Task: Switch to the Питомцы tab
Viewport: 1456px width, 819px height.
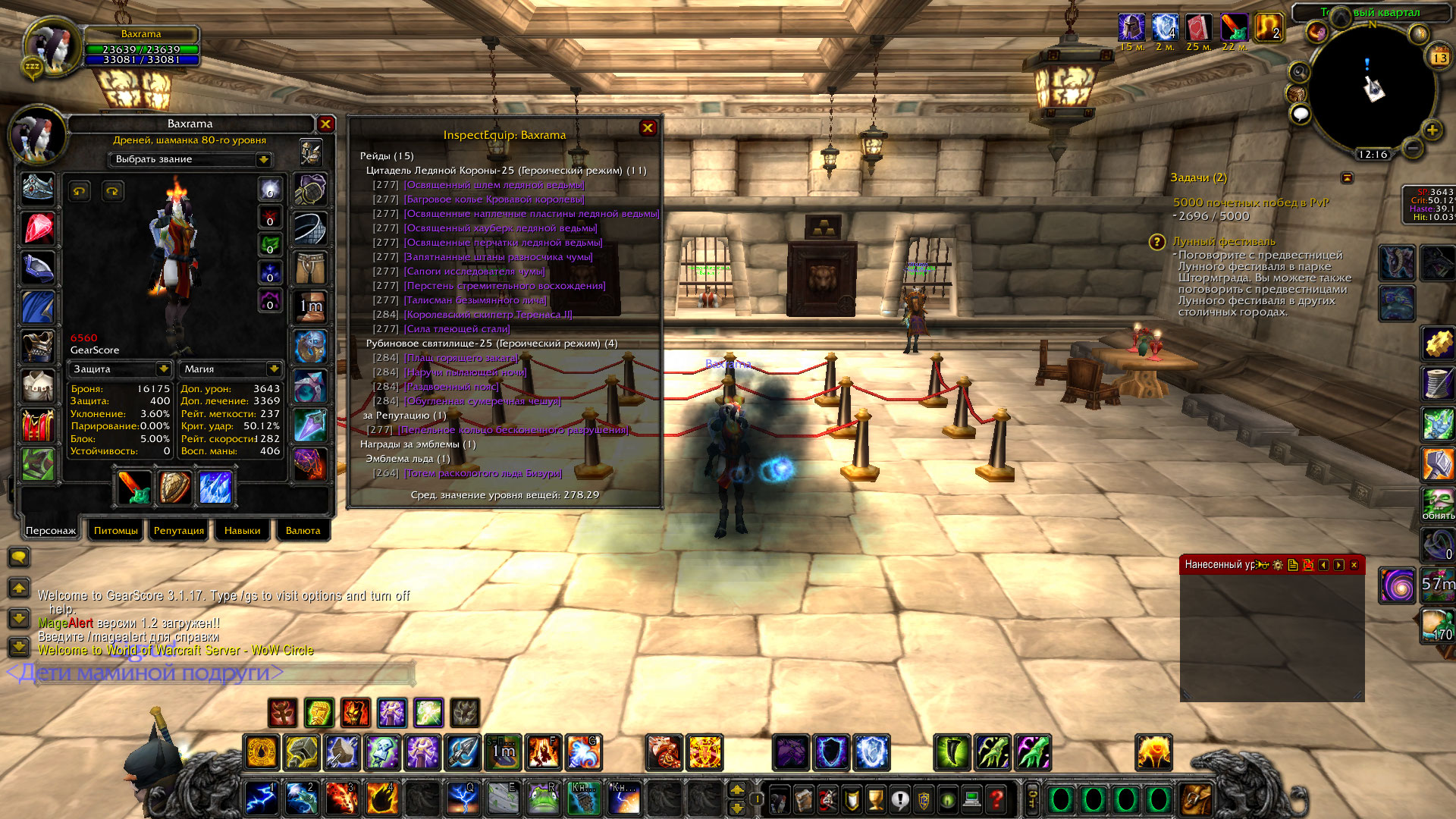Action: [x=115, y=531]
